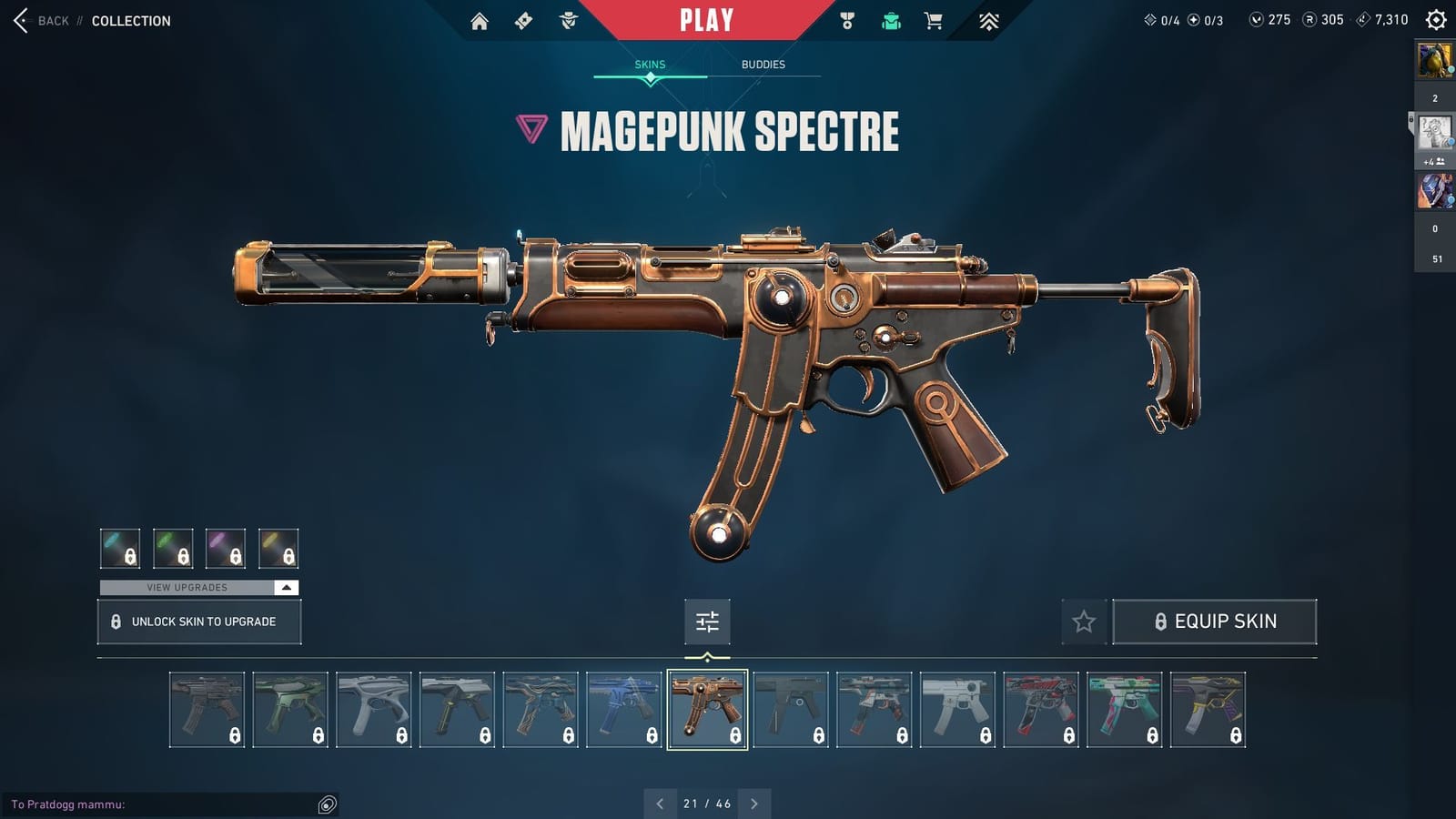1456x819 pixels.
Task: Open the Career medal icon
Action: click(x=846, y=19)
